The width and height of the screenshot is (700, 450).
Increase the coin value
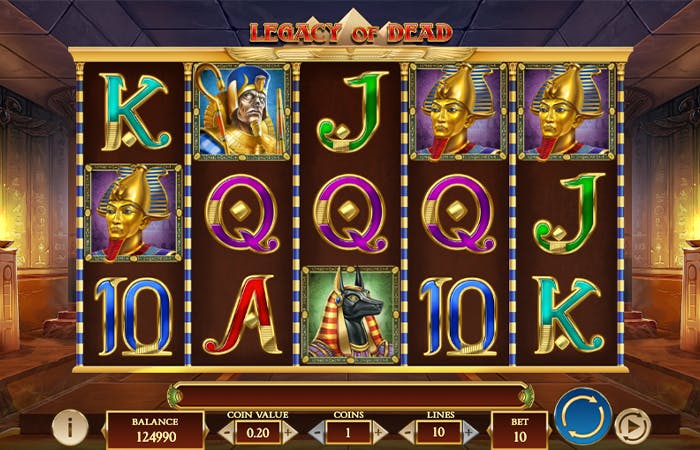click(x=290, y=432)
